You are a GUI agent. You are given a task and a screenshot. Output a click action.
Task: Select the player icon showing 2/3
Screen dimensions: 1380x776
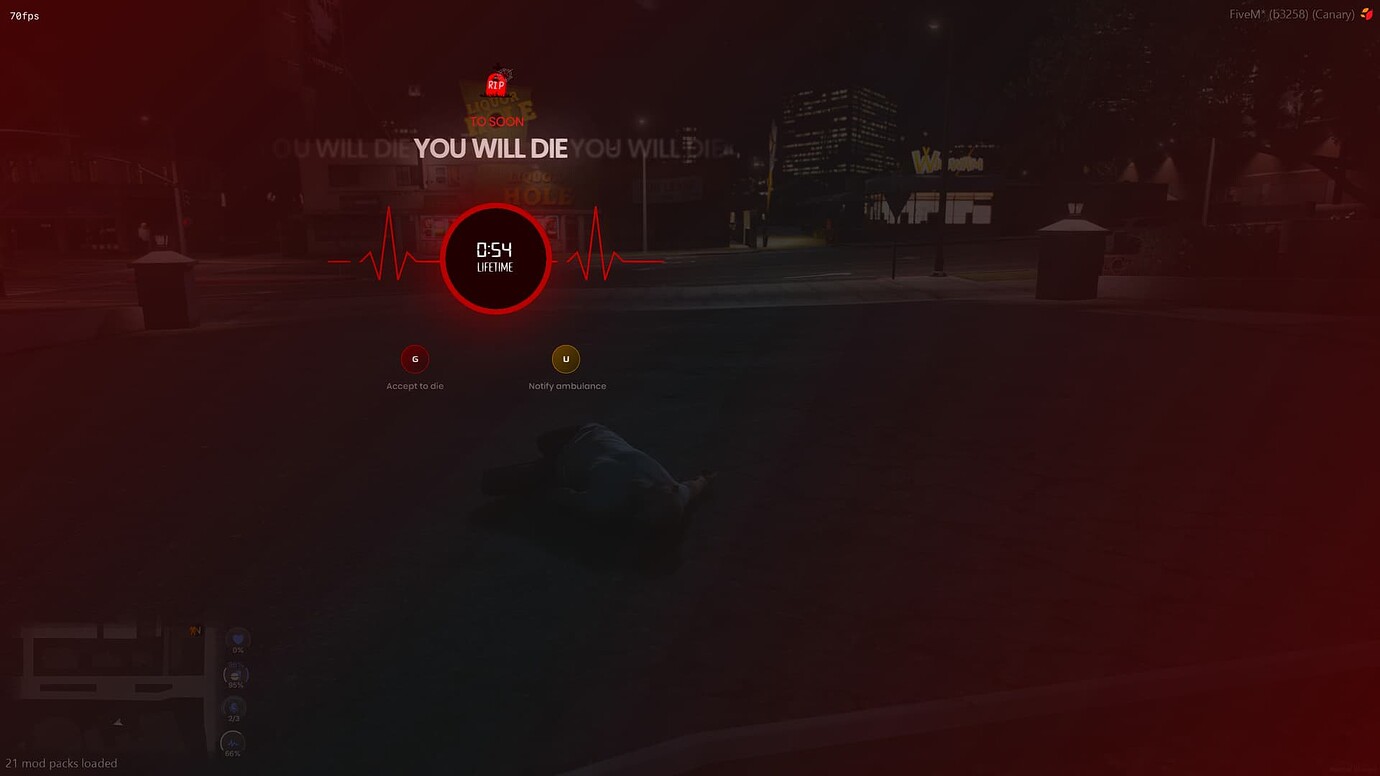tap(234, 709)
